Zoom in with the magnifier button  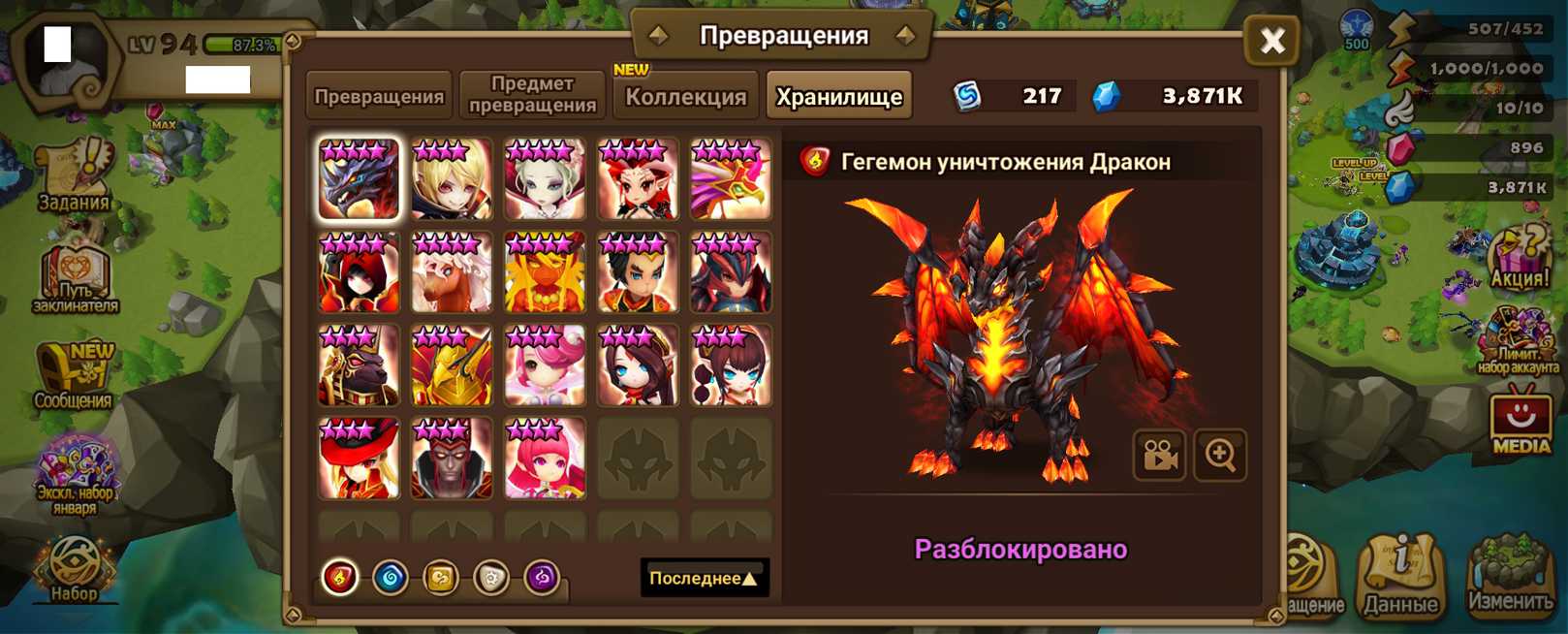coord(1220,455)
